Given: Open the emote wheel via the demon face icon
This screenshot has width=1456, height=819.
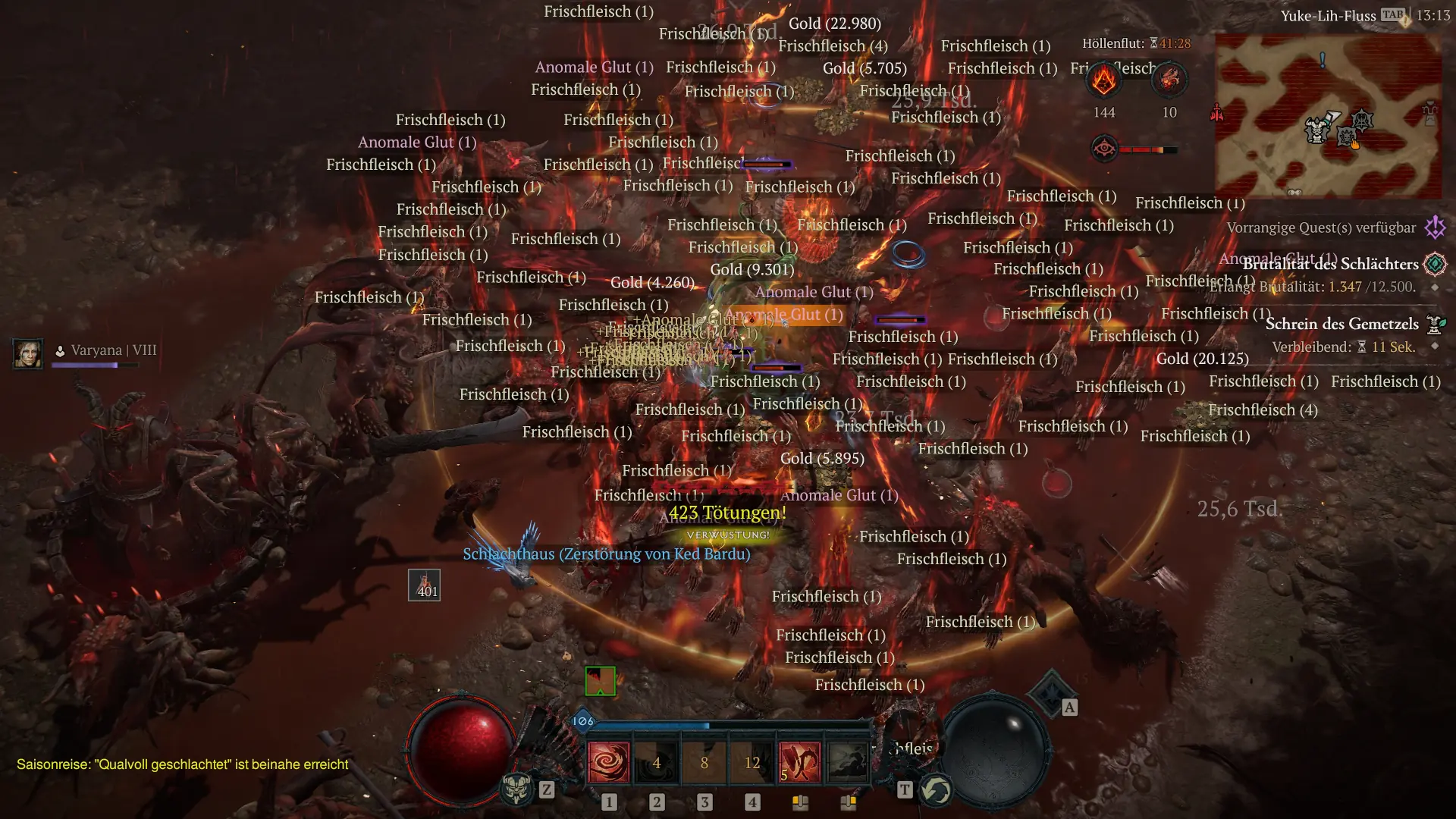Looking at the screenshot, I should click(518, 789).
